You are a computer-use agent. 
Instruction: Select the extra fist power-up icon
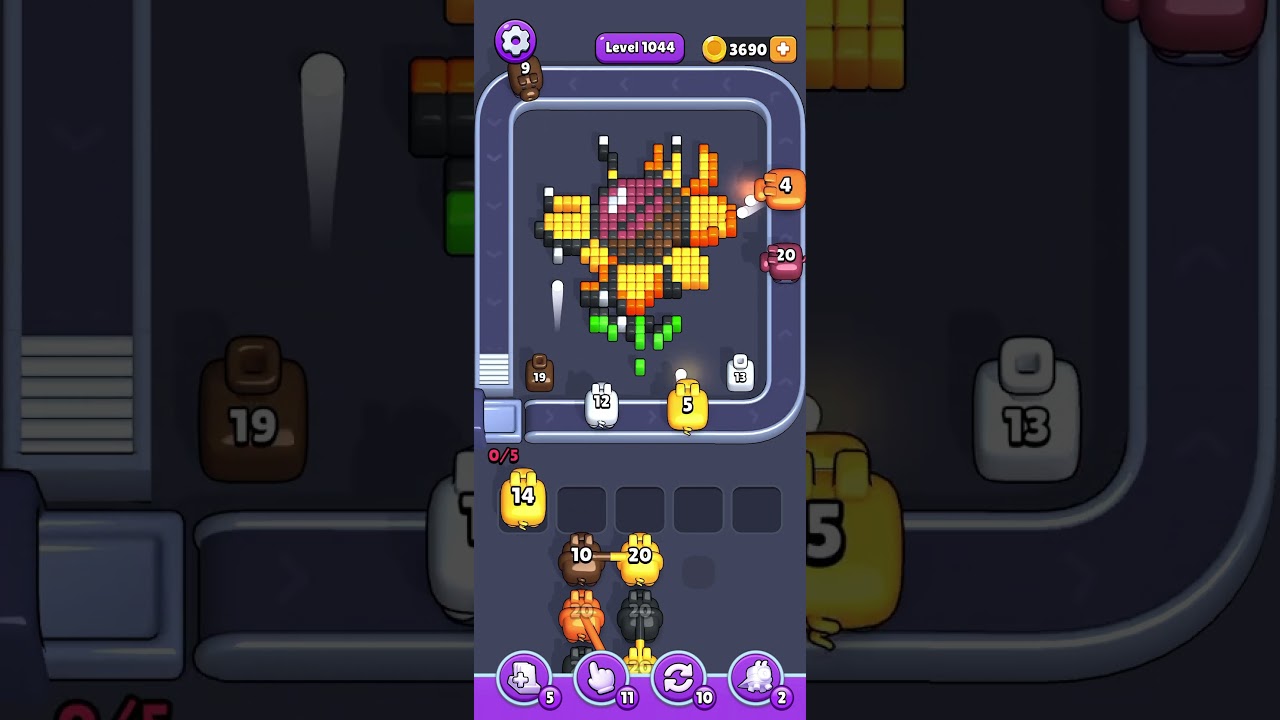tap(523, 678)
